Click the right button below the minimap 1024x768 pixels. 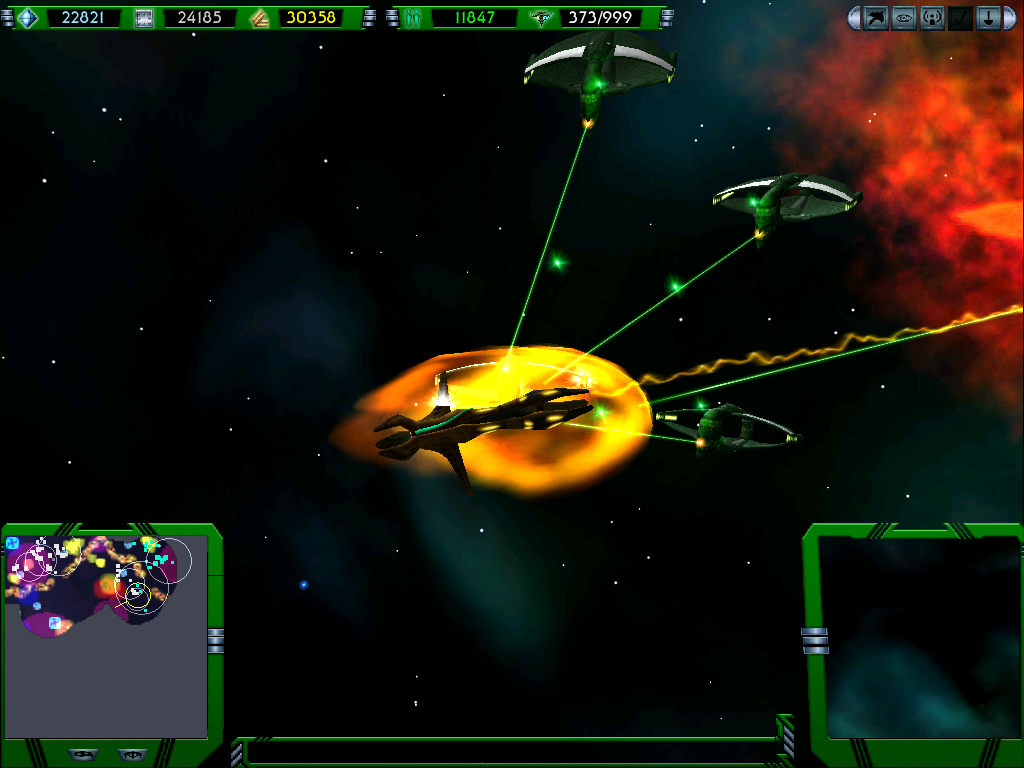pyautogui.click(x=130, y=754)
